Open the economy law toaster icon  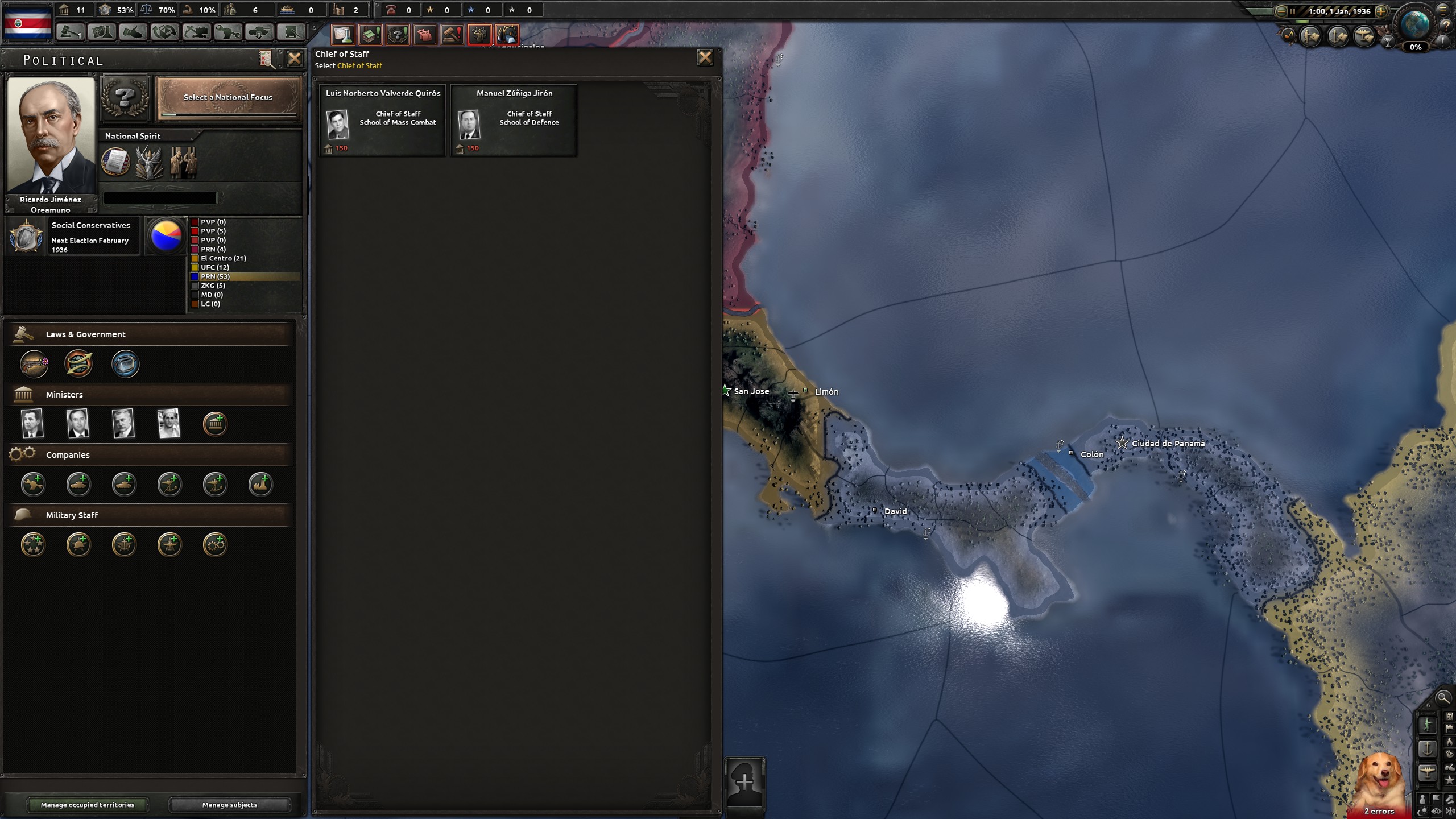(125, 364)
